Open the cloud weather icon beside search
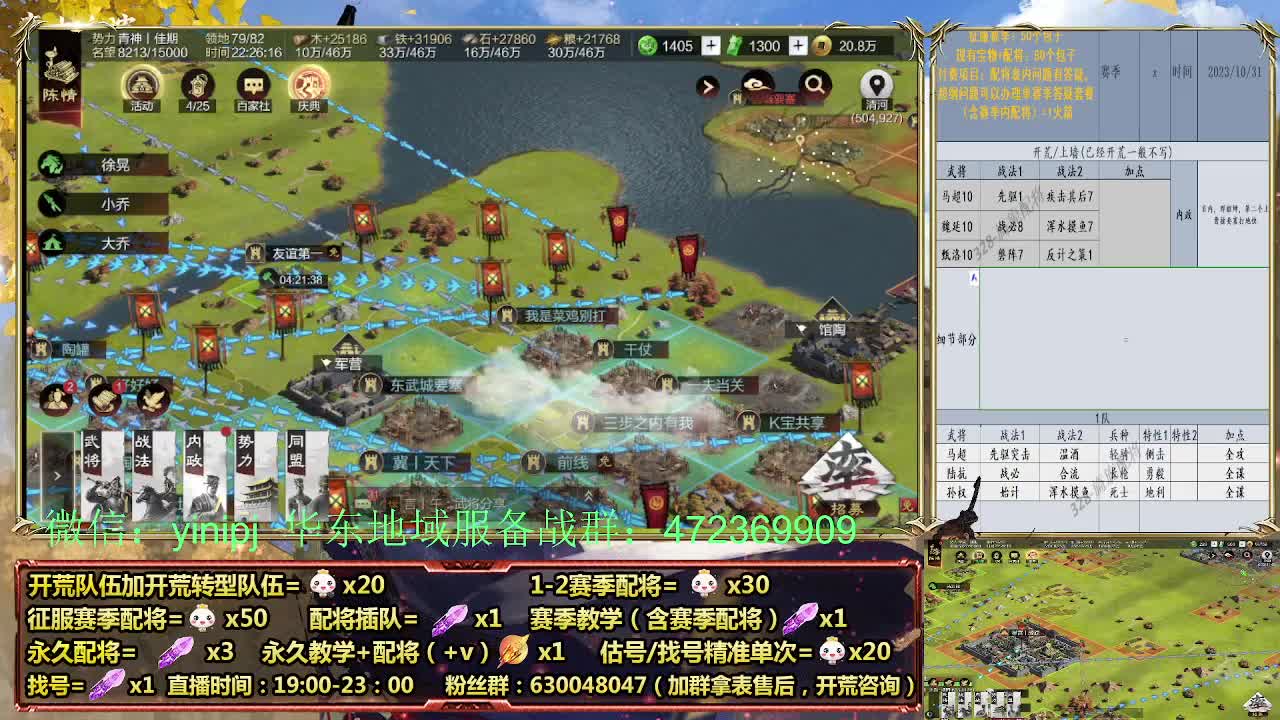 (x=755, y=84)
